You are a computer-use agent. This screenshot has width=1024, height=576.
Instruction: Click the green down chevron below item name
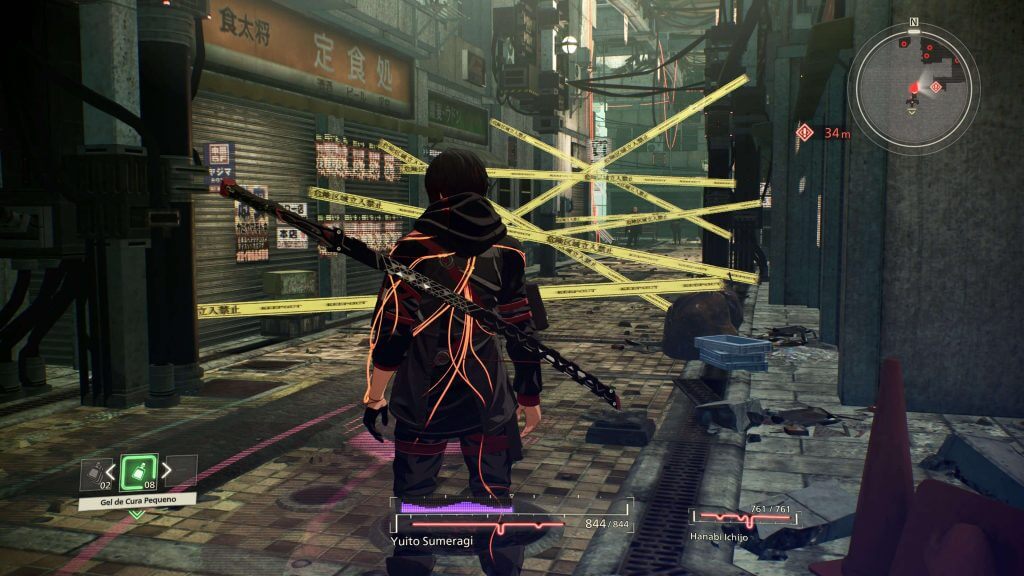tap(137, 514)
